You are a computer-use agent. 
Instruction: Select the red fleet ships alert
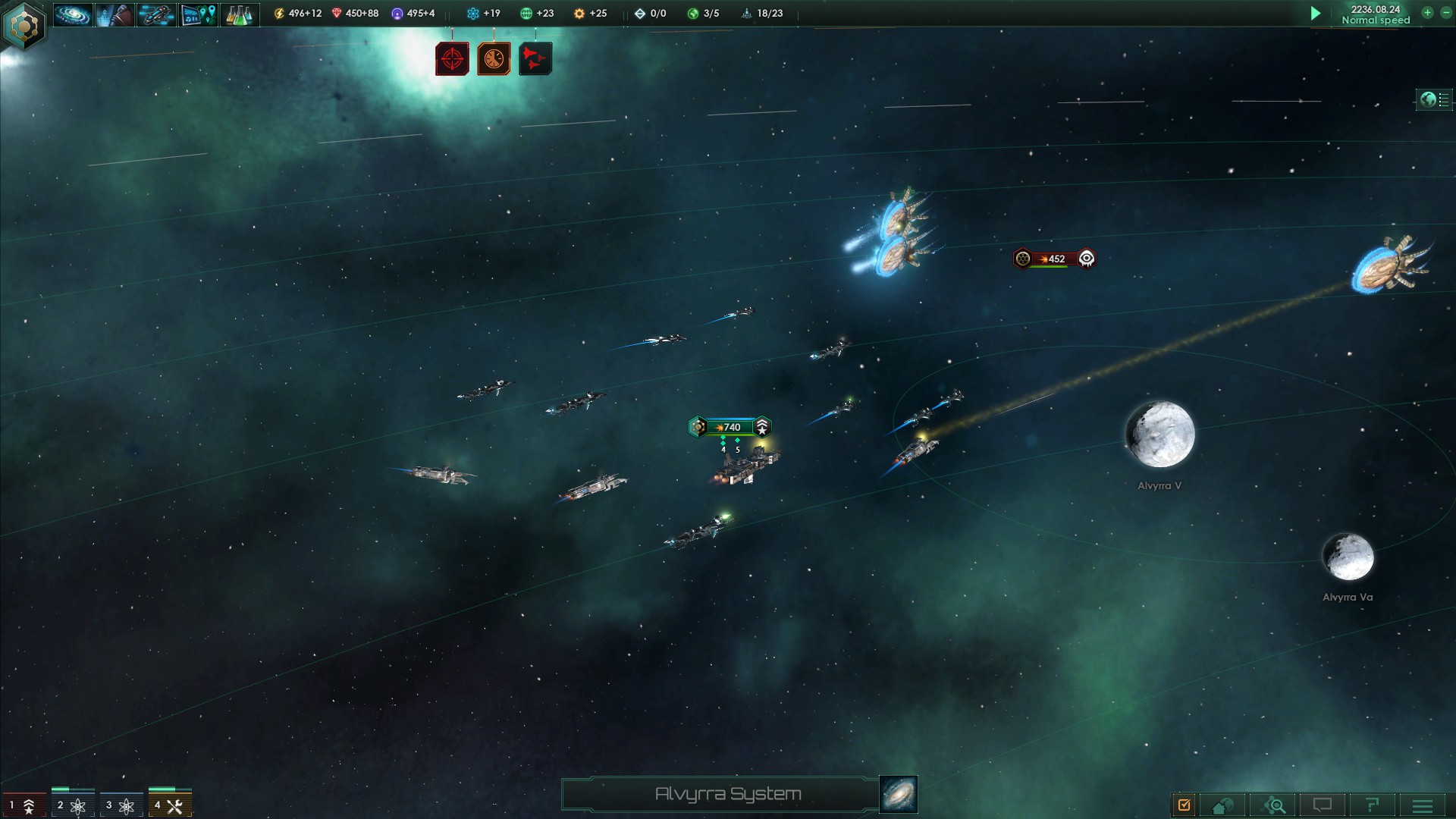(535, 59)
